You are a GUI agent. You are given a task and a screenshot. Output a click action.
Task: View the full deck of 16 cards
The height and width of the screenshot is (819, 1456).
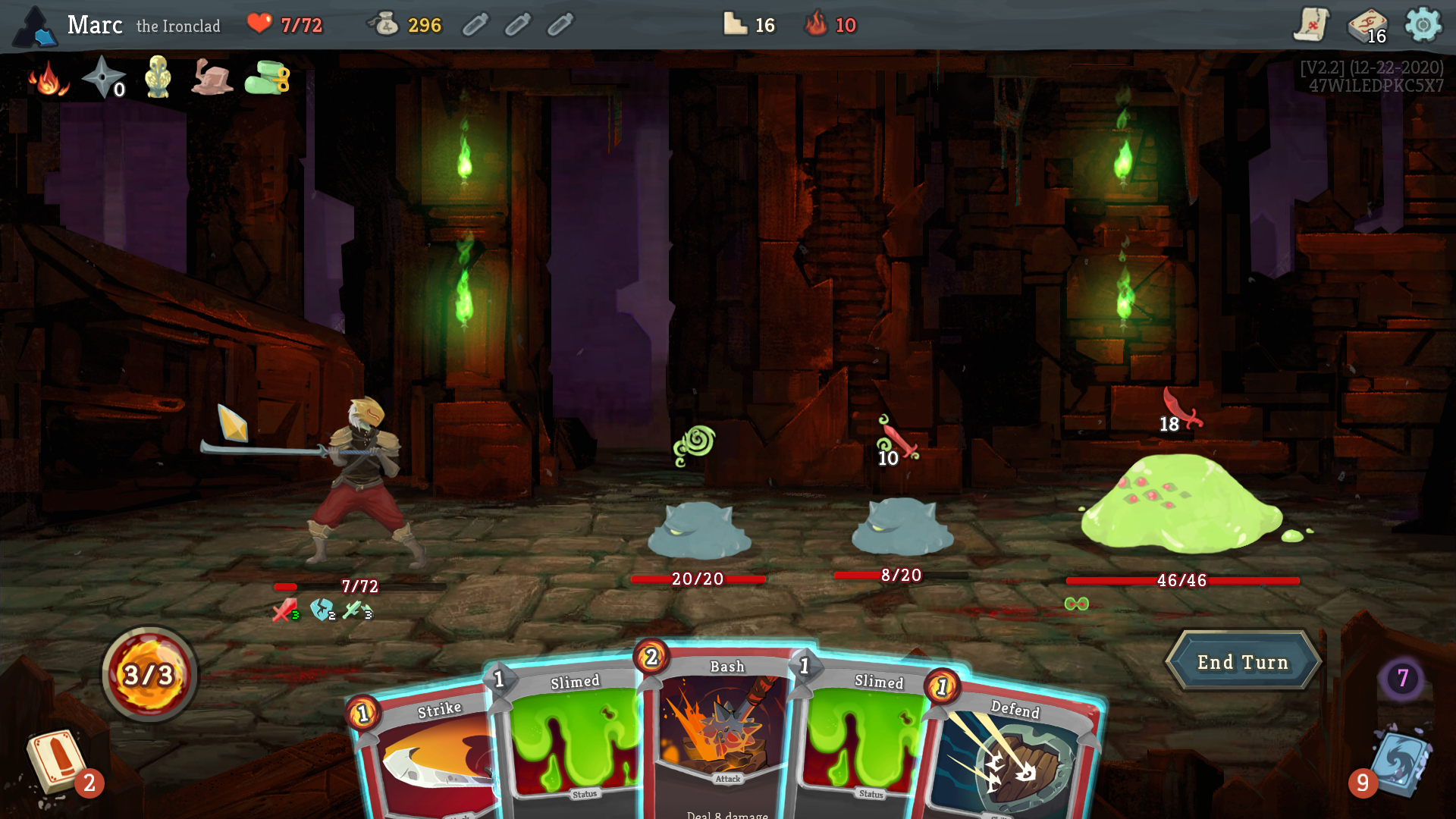click(1367, 27)
